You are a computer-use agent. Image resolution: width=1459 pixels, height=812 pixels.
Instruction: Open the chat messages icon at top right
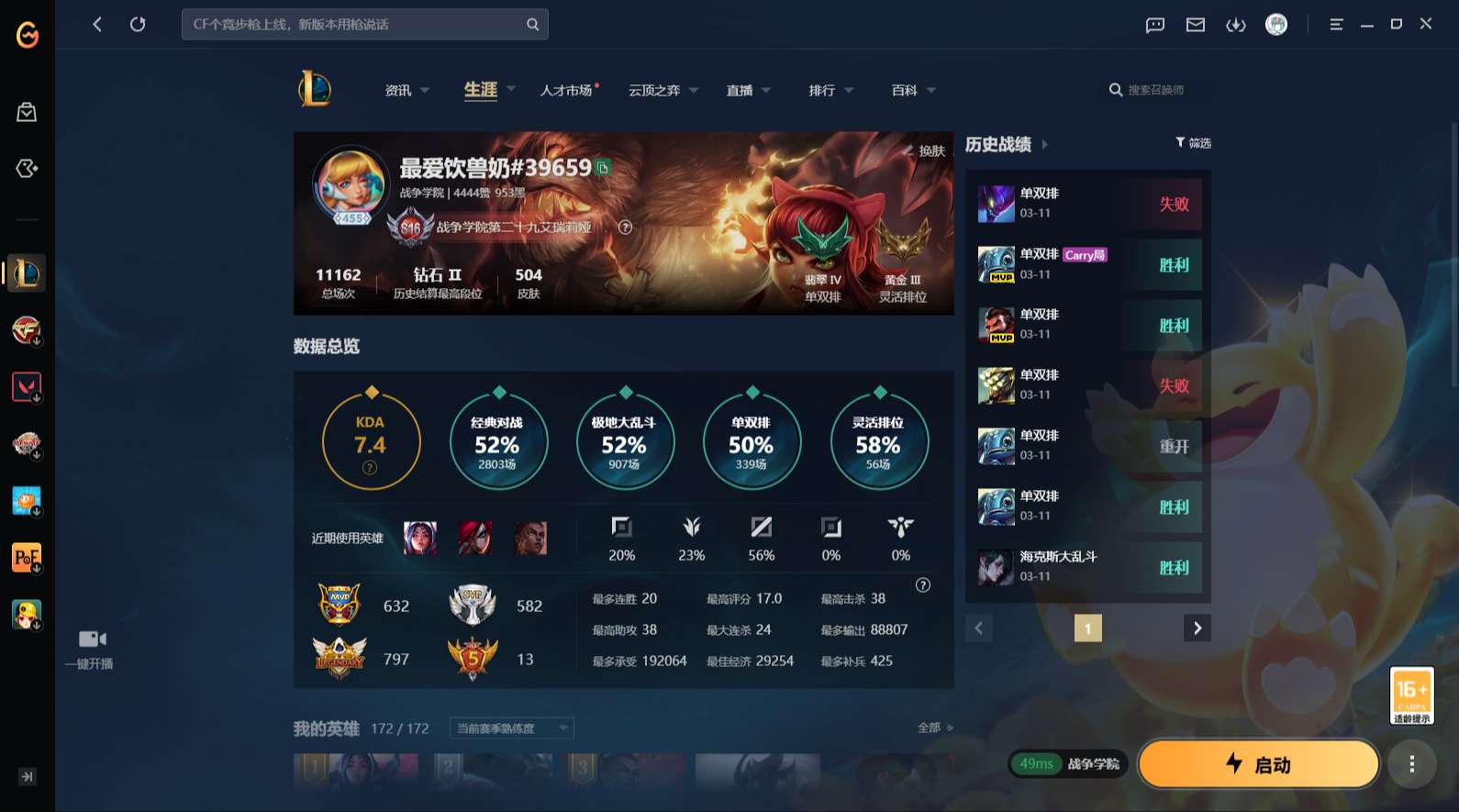tap(1153, 25)
